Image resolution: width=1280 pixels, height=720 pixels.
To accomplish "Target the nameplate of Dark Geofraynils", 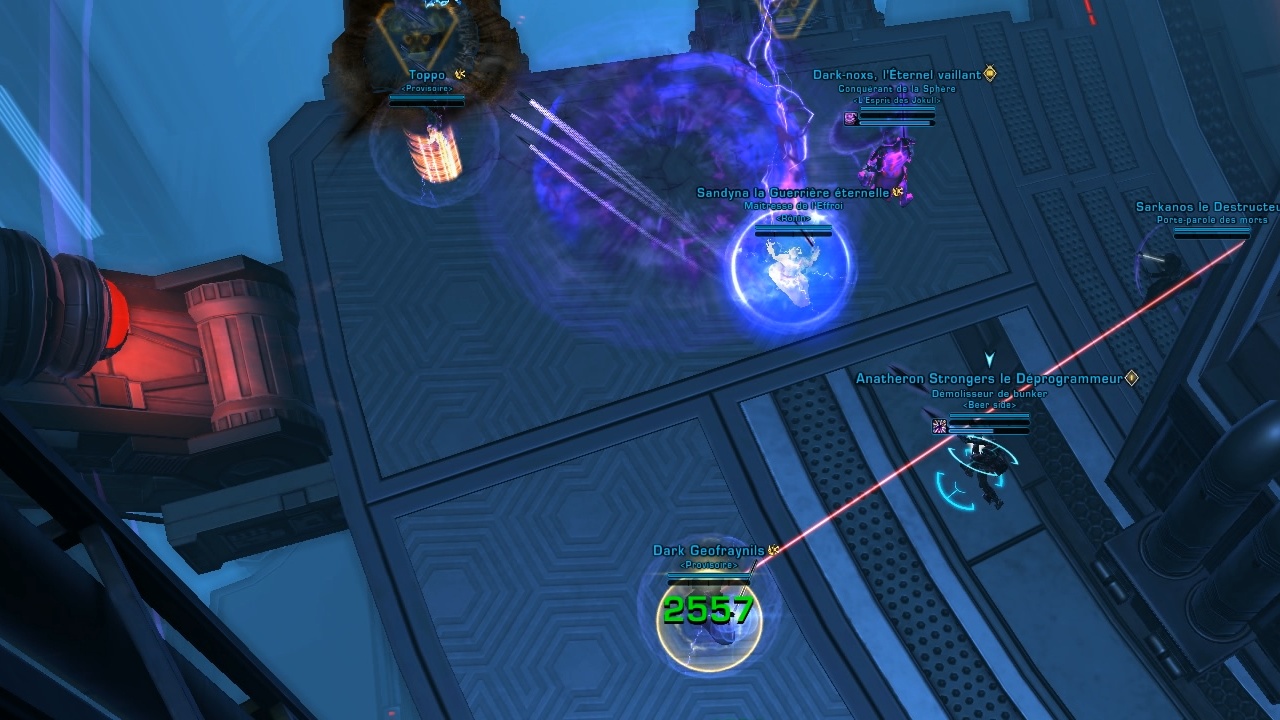I will tap(709, 550).
